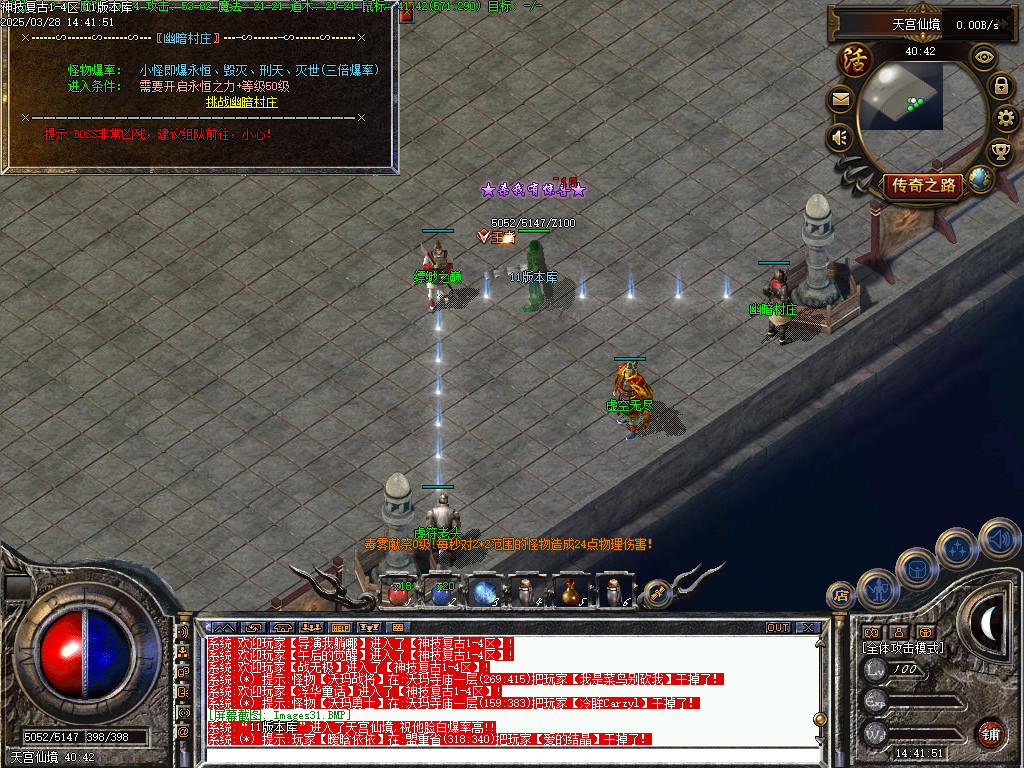1024x768 pixels.
Task: Click the globe icon
Action: click(x=981, y=180)
